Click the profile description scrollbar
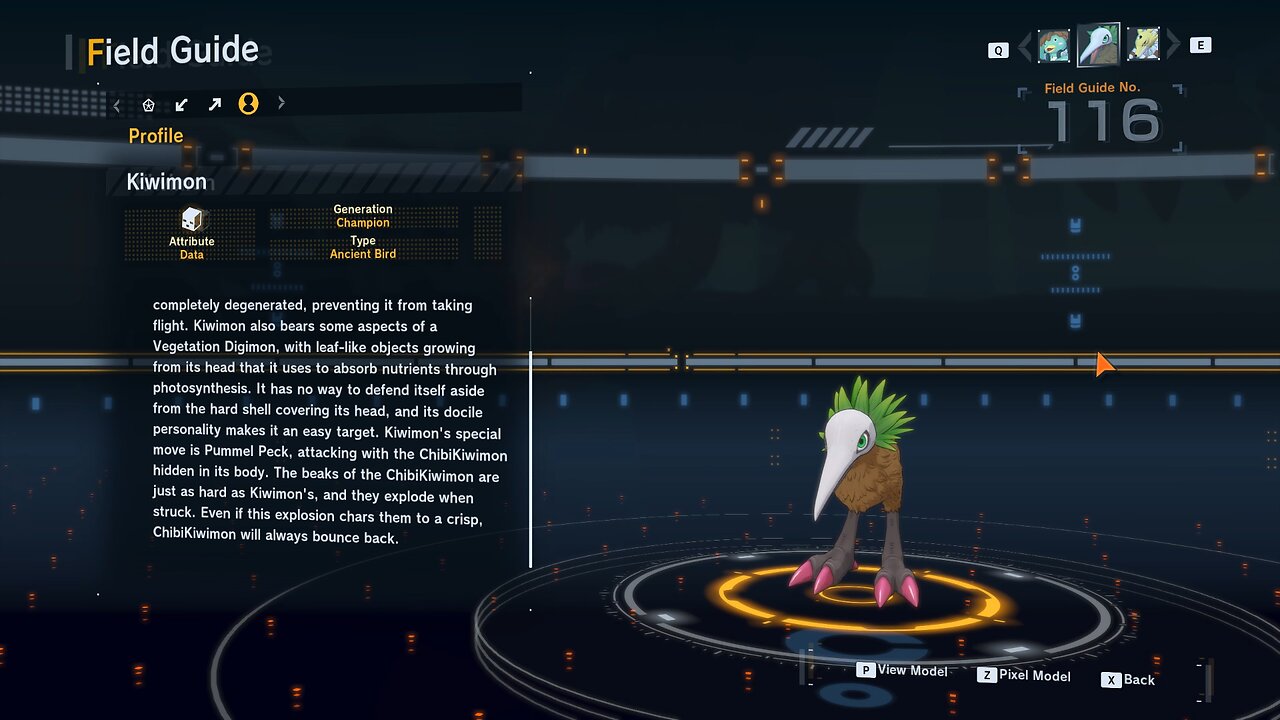The image size is (1280, 720). click(x=531, y=432)
